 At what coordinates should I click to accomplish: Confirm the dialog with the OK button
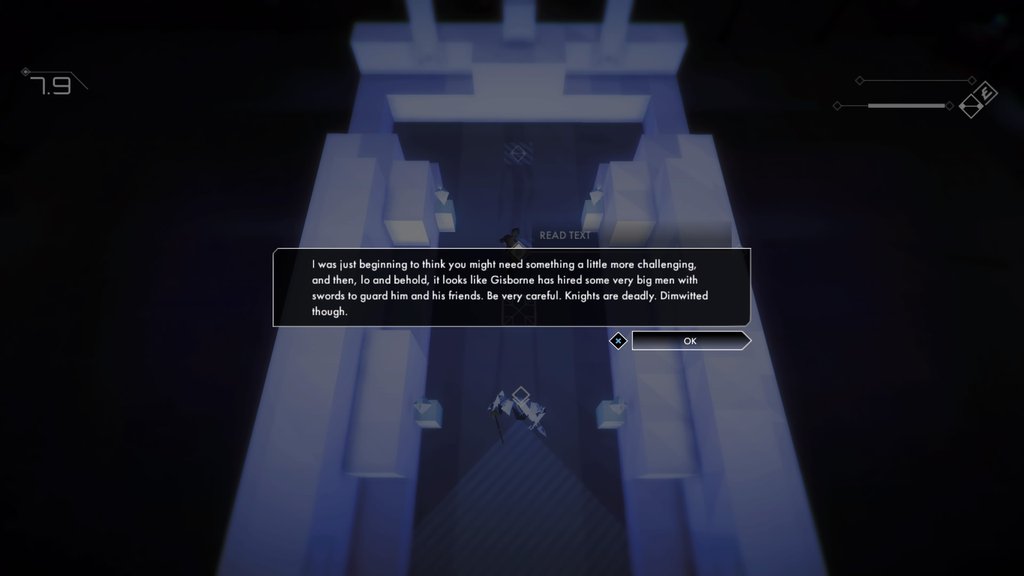(690, 341)
